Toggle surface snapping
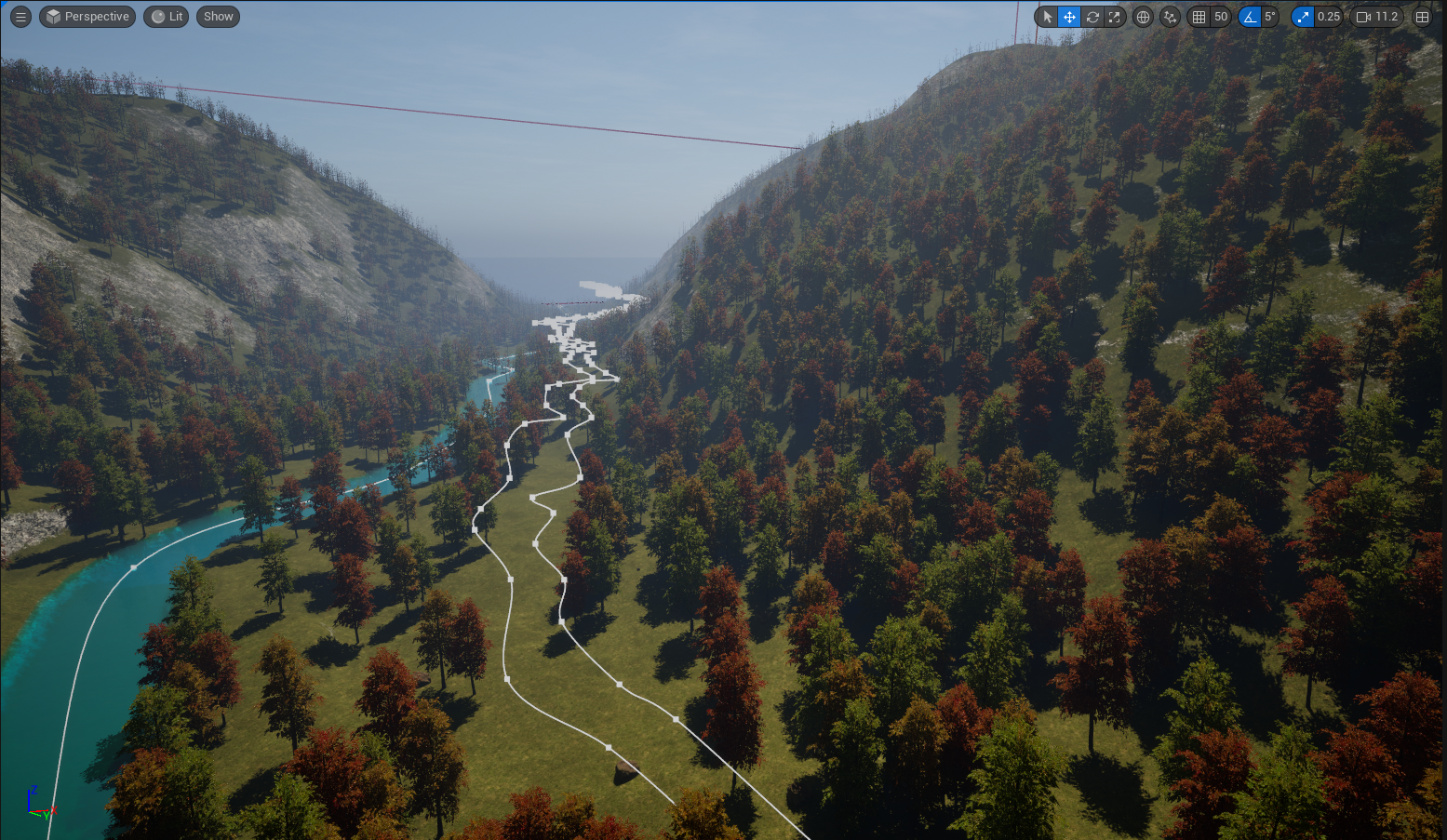1447x840 pixels. 1170,17
